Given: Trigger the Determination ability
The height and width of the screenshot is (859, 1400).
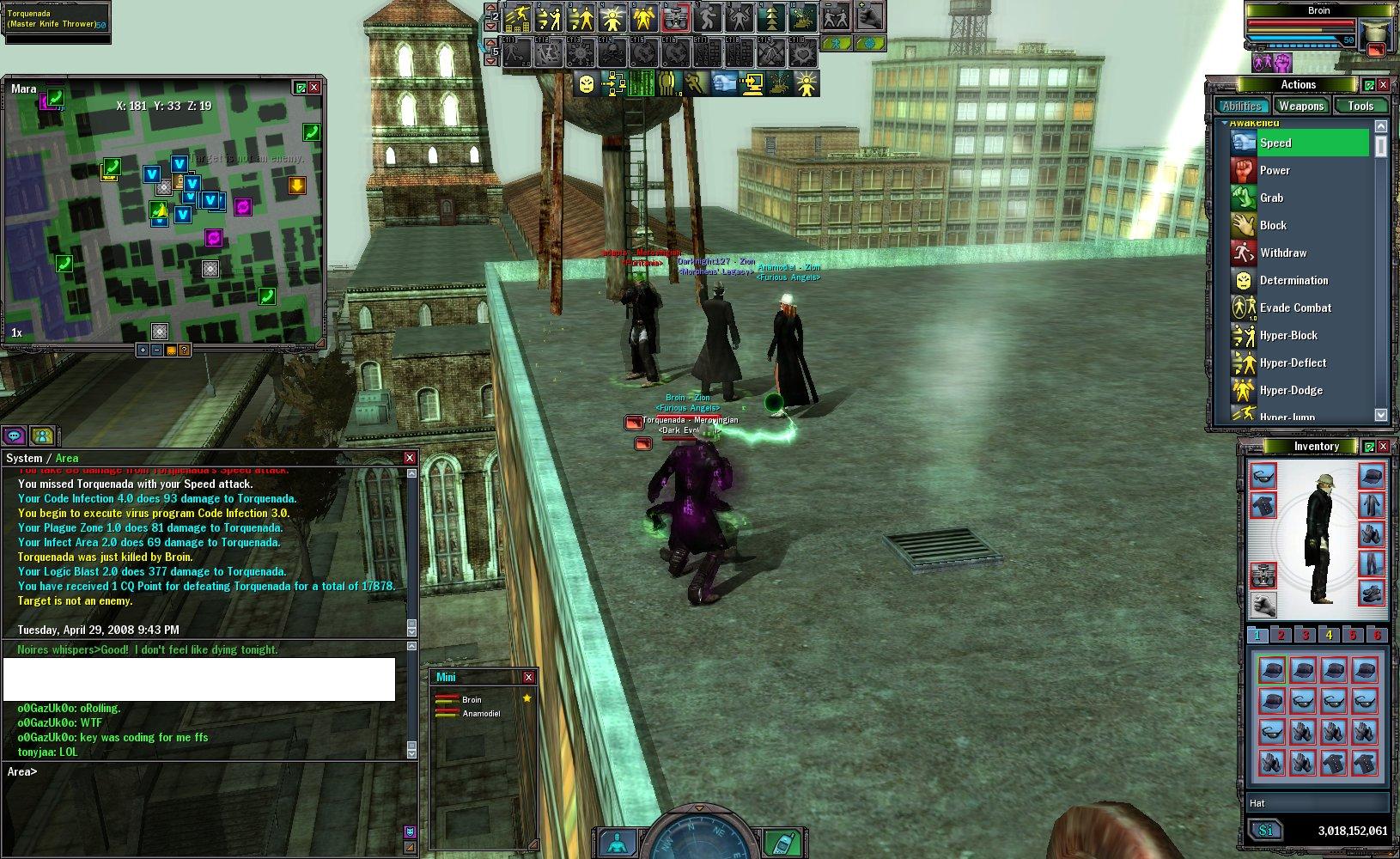Looking at the screenshot, I should tap(1293, 281).
